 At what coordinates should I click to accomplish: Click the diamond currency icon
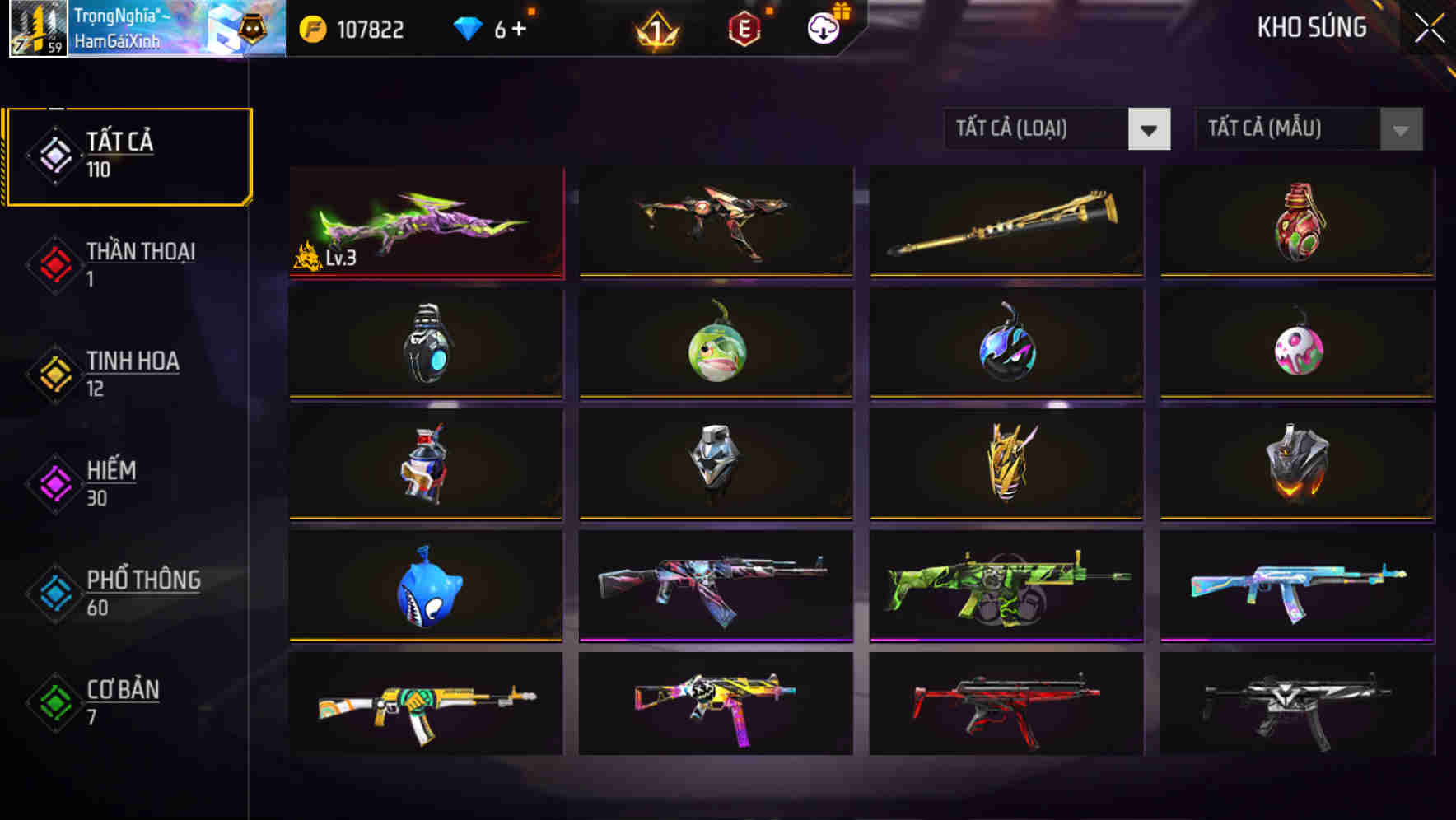[467, 28]
